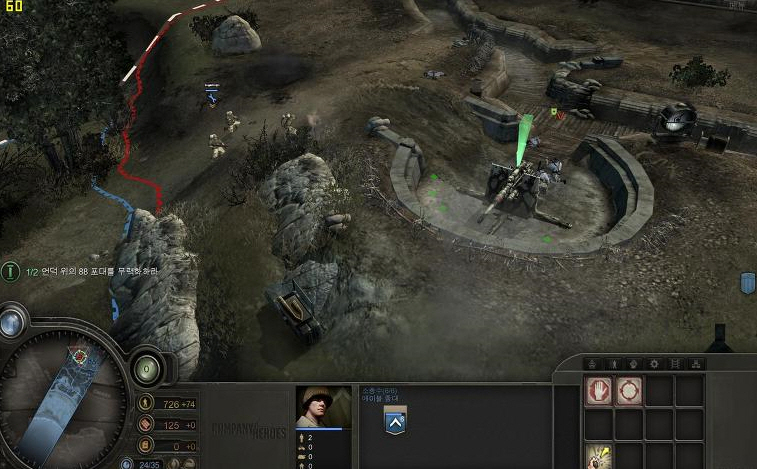Open the objective tracker icon

tap(11, 271)
